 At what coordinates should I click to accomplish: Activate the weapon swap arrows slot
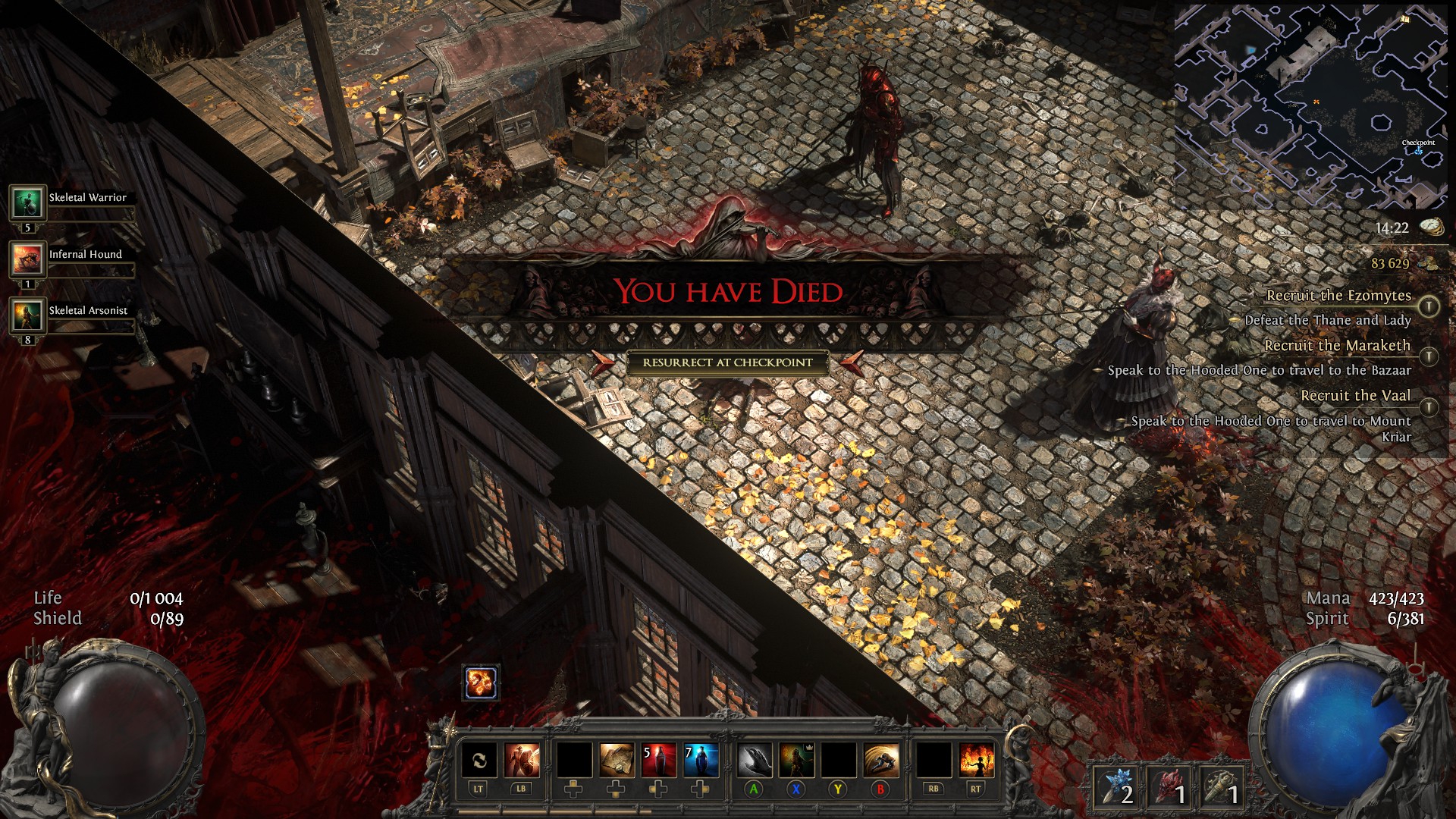(479, 761)
